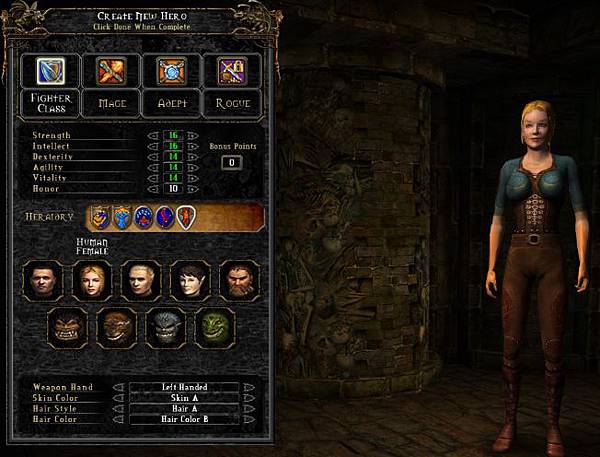This screenshot has height=457, width=600.
Task: Advance Hair Color to the next choice
Action: pos(248,419)
